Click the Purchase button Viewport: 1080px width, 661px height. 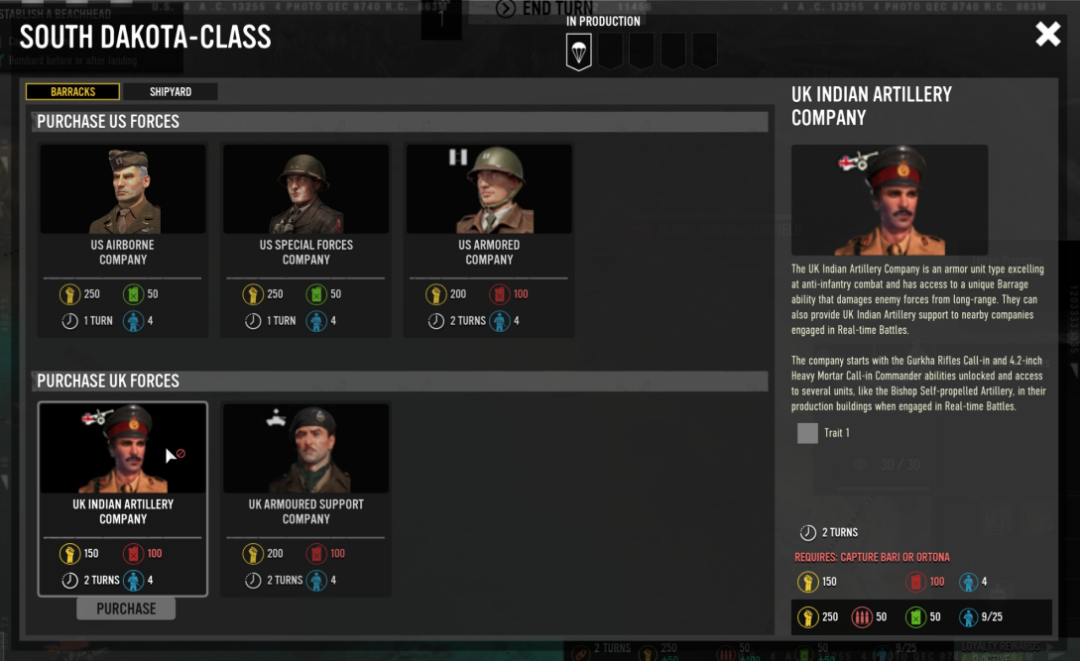[126, 608]
